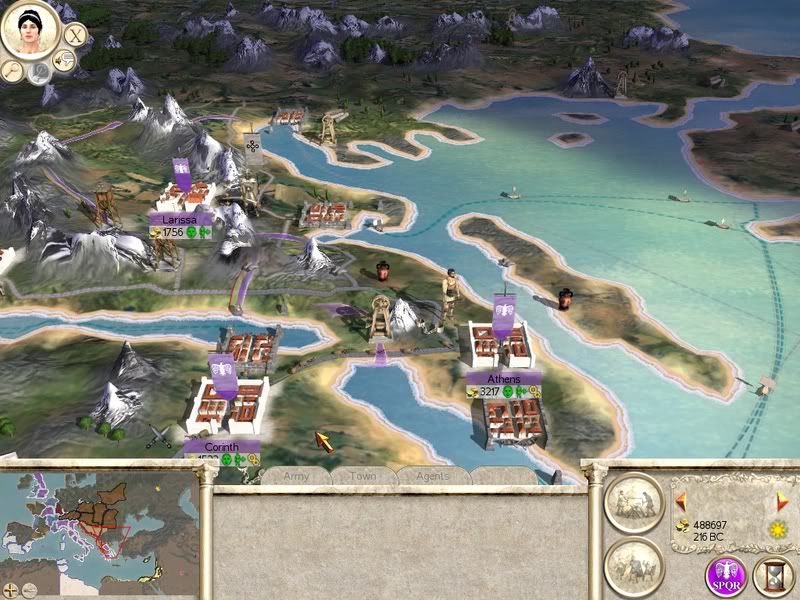The height and width of the screenshot is (600, 800).
Task: Switch to the Agents tab
Action: point(431,476)
